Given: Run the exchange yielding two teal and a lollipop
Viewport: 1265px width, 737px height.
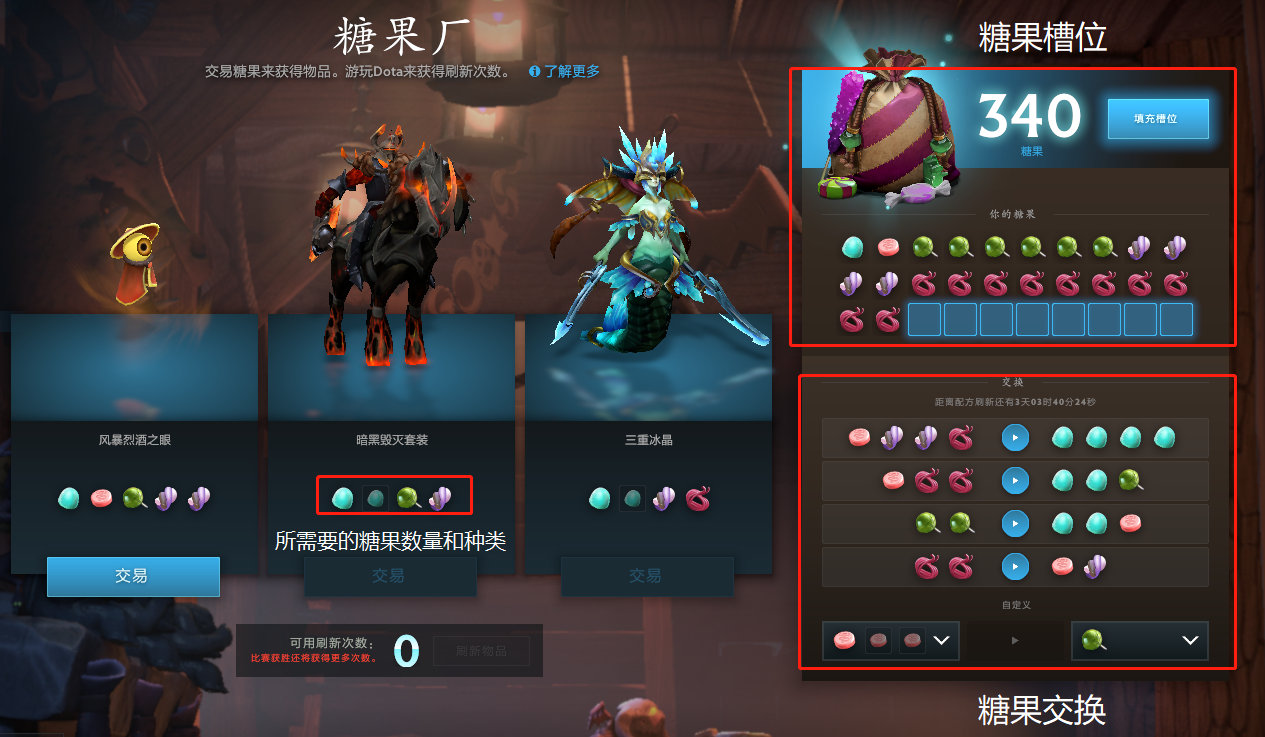Looking at the screenshot, I should pyautogui.click(x=1015, y=481).
